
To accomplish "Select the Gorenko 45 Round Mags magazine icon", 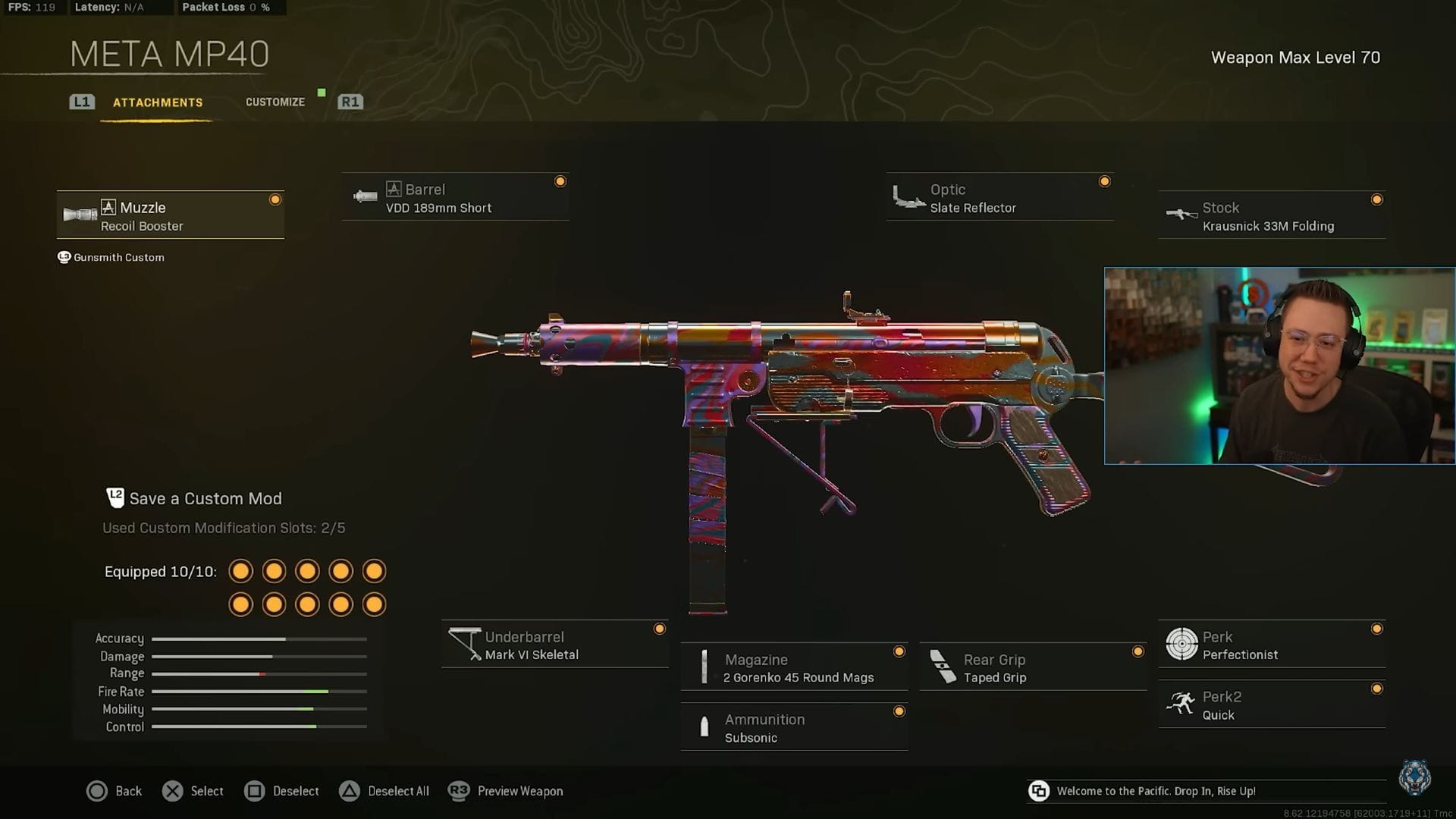I will pyautogui.click(x=704, y=667).
